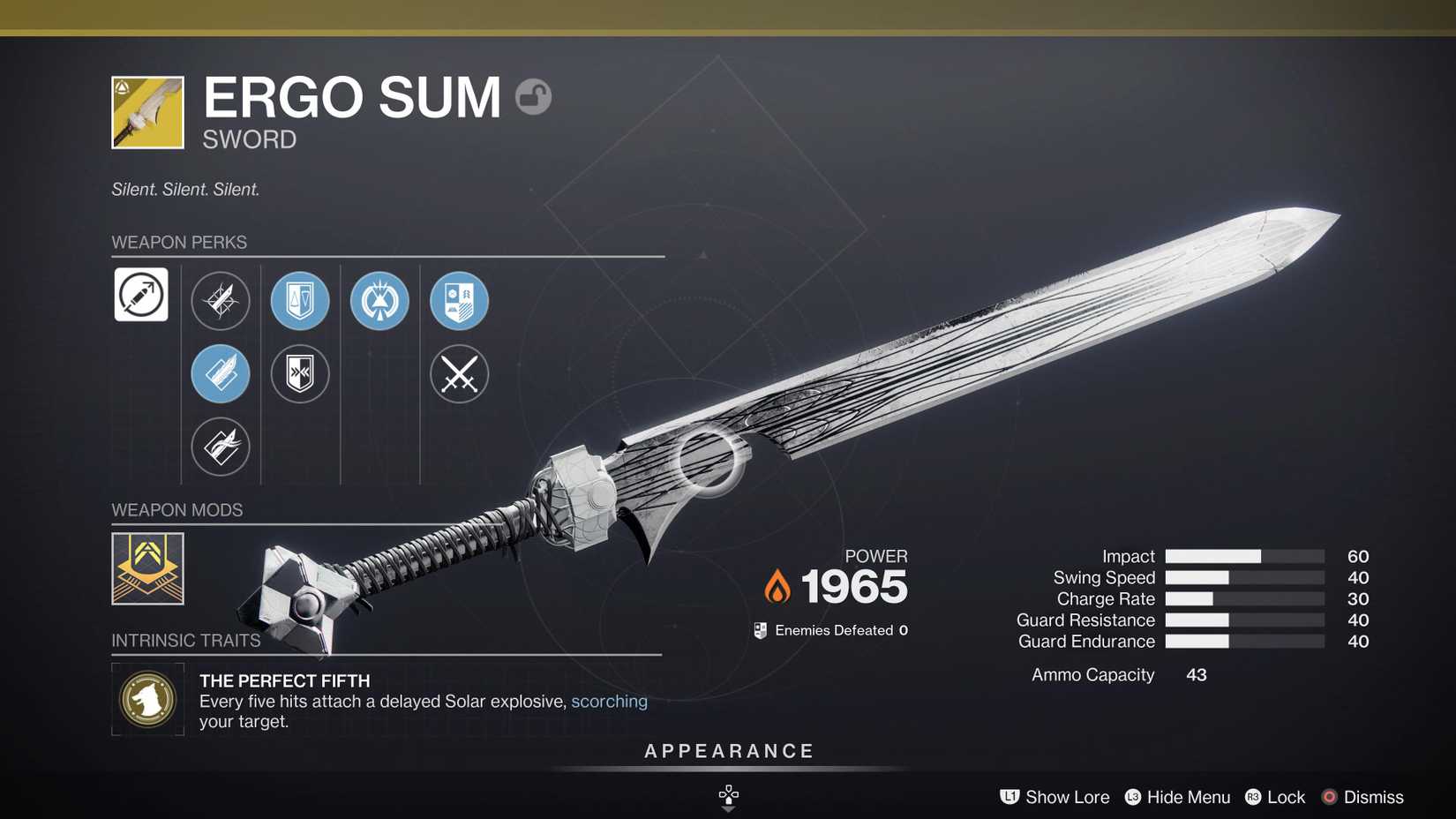Viewport: 1456px width, 819px height.
Task: Lock the weapon using the Lock control
Action: (x=1274, y=797)
